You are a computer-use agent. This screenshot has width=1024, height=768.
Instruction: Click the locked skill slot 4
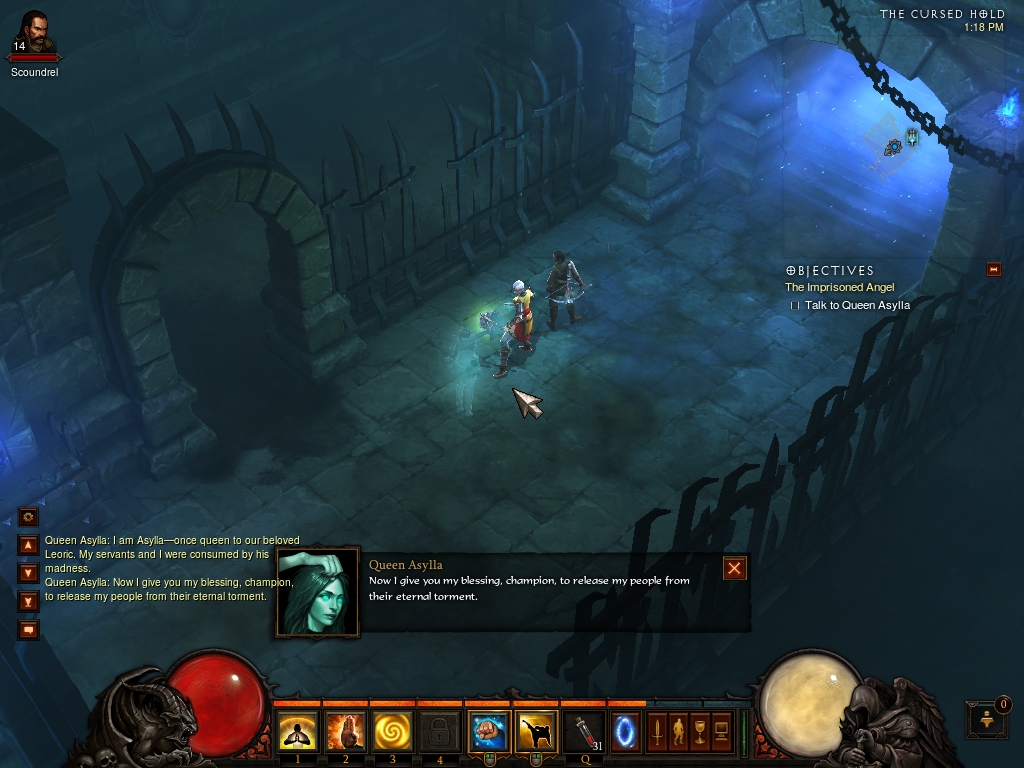click(x=440, y=732)
